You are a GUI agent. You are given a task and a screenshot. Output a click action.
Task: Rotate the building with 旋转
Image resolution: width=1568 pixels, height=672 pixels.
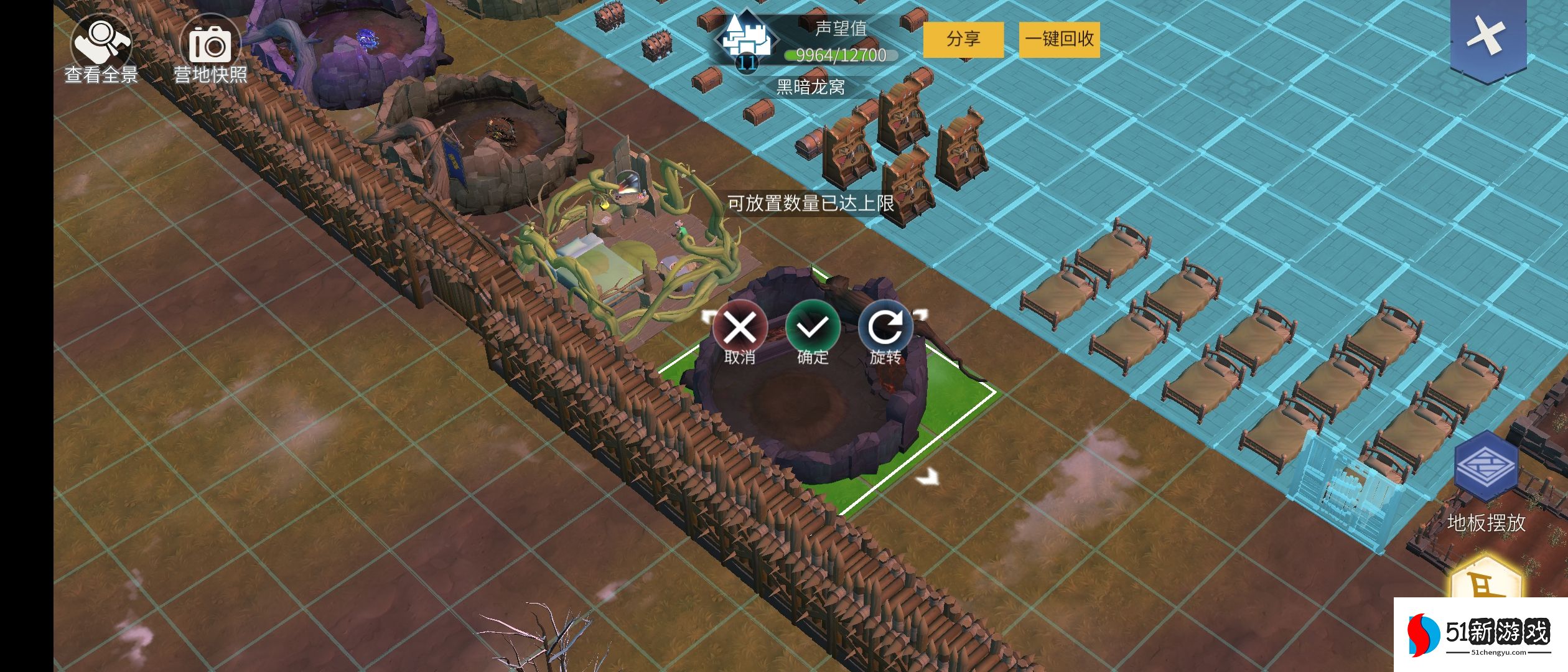(885, 328)
